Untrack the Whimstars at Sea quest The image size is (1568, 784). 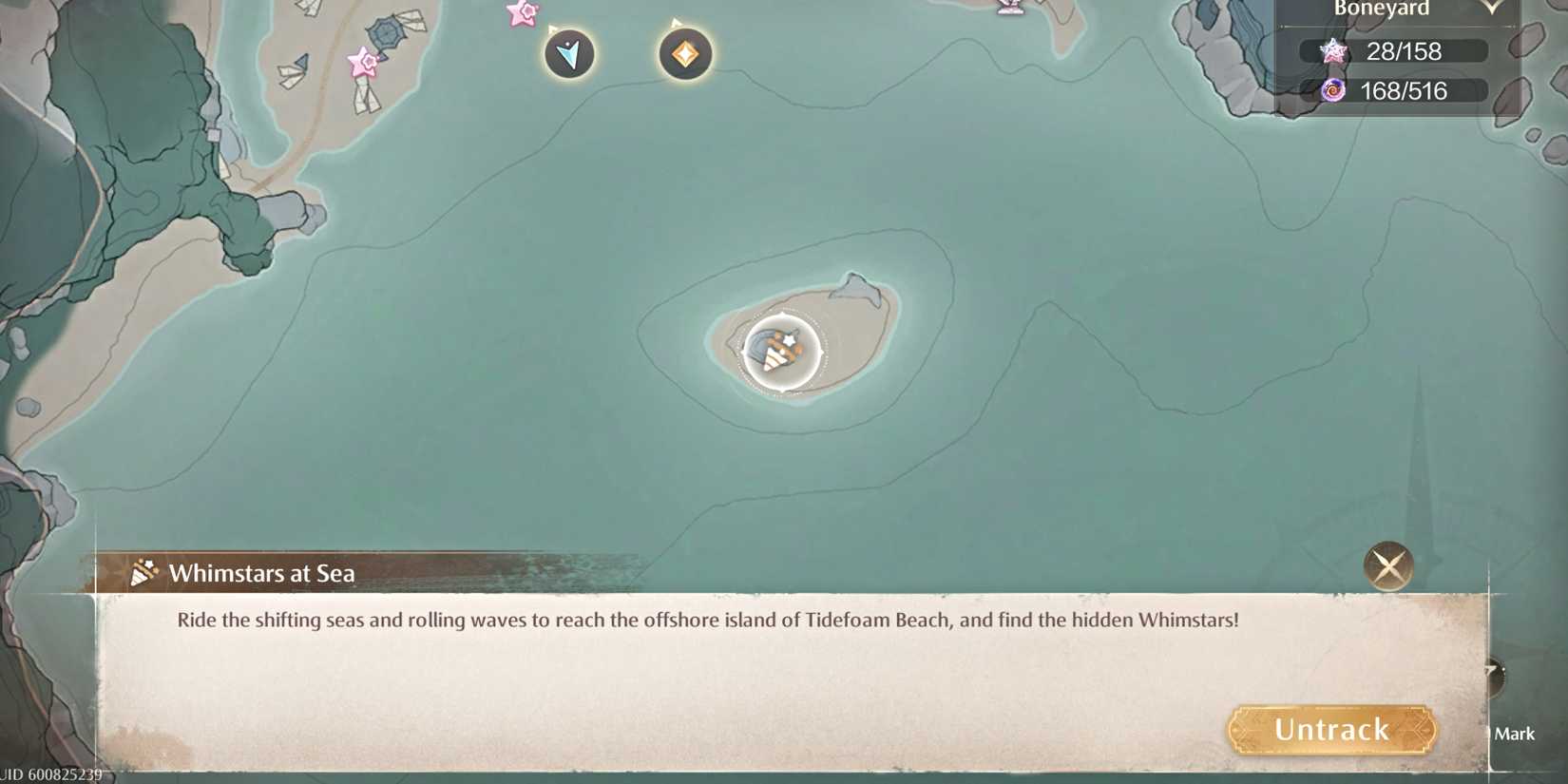pos(1330,729)
